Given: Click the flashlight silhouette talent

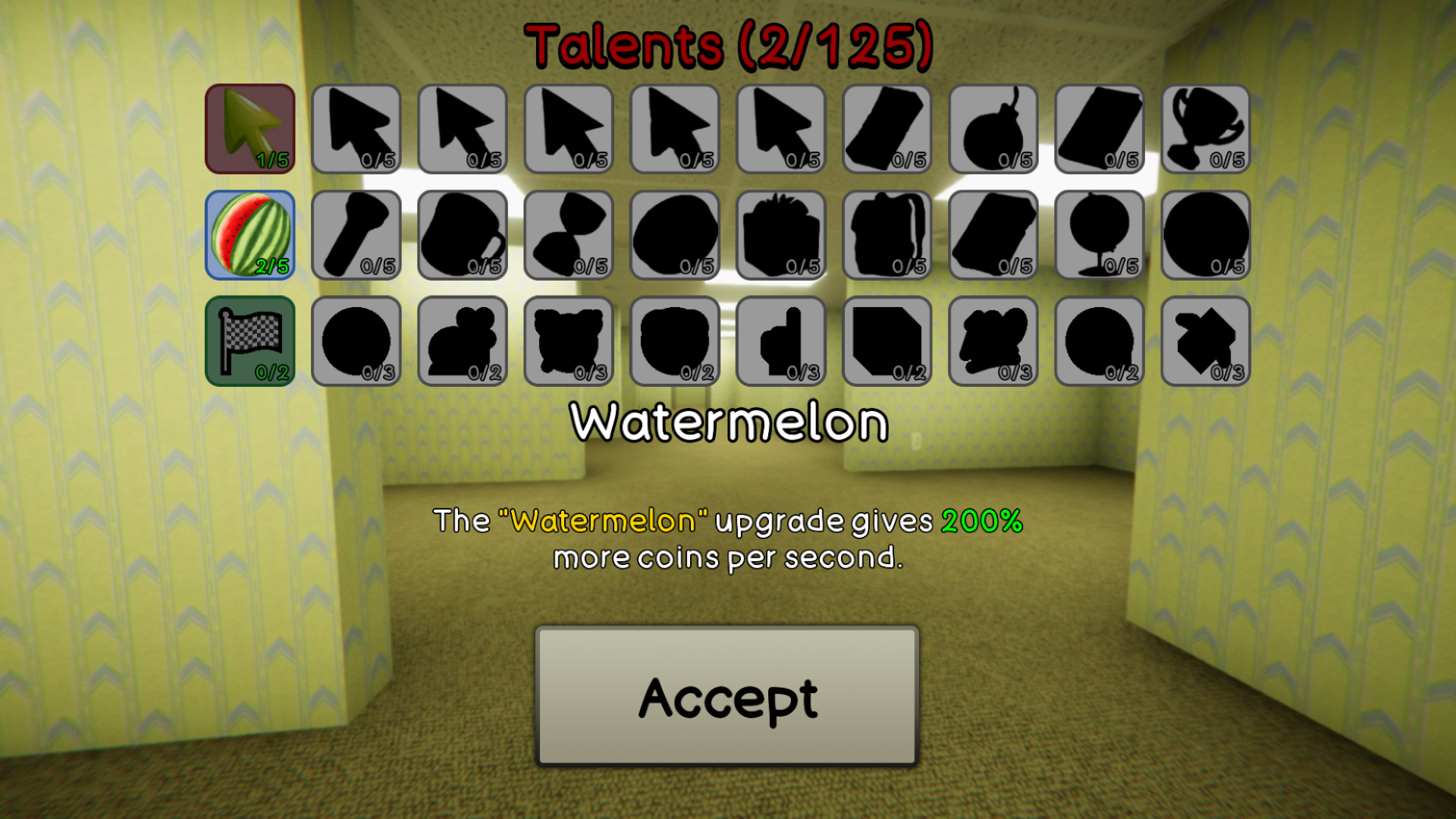Looking at the screenshot, I should (x=356, y=234).
